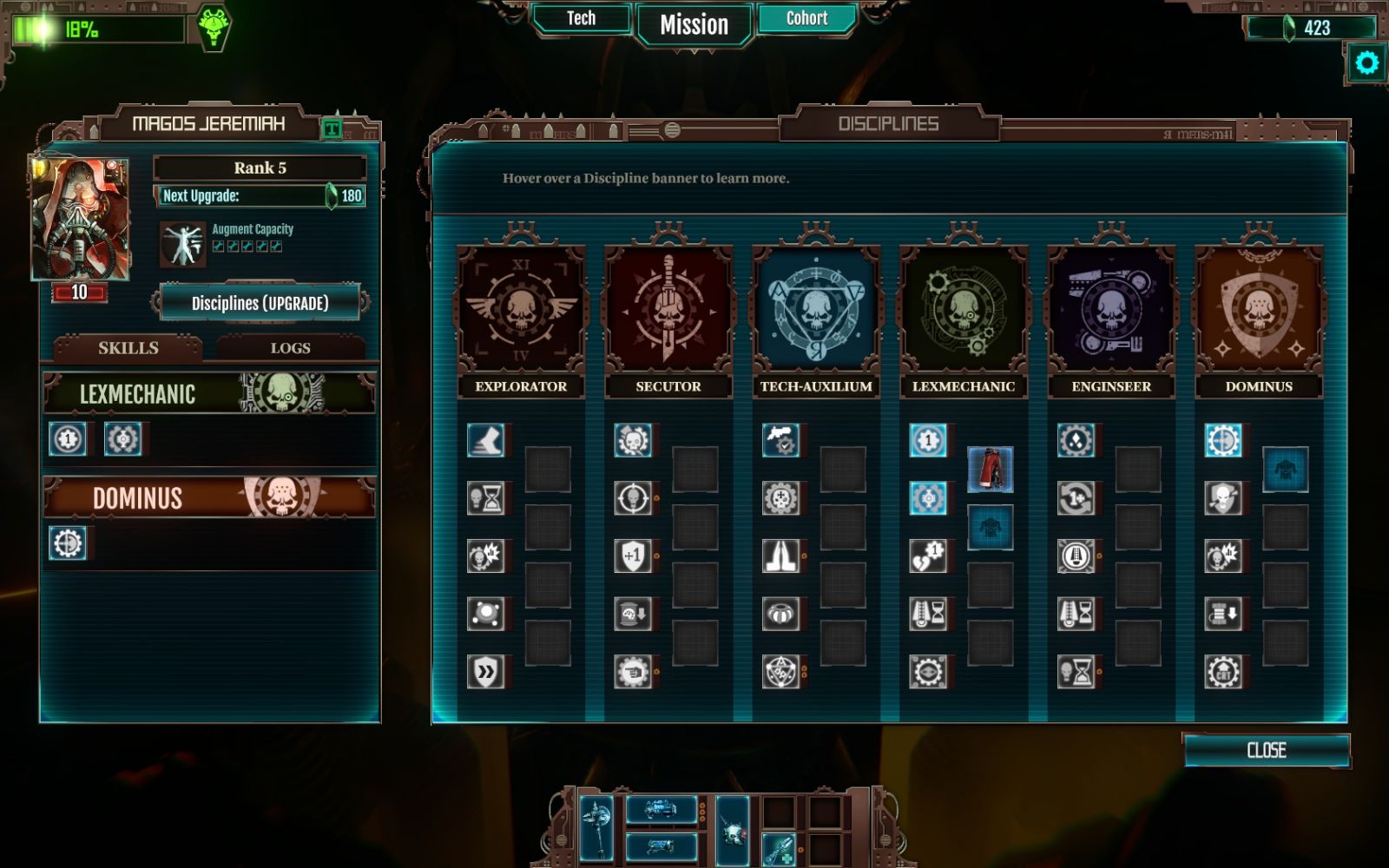Select the +1 shield Secutor skill
1389x868 pixels.
click(633, 556)
